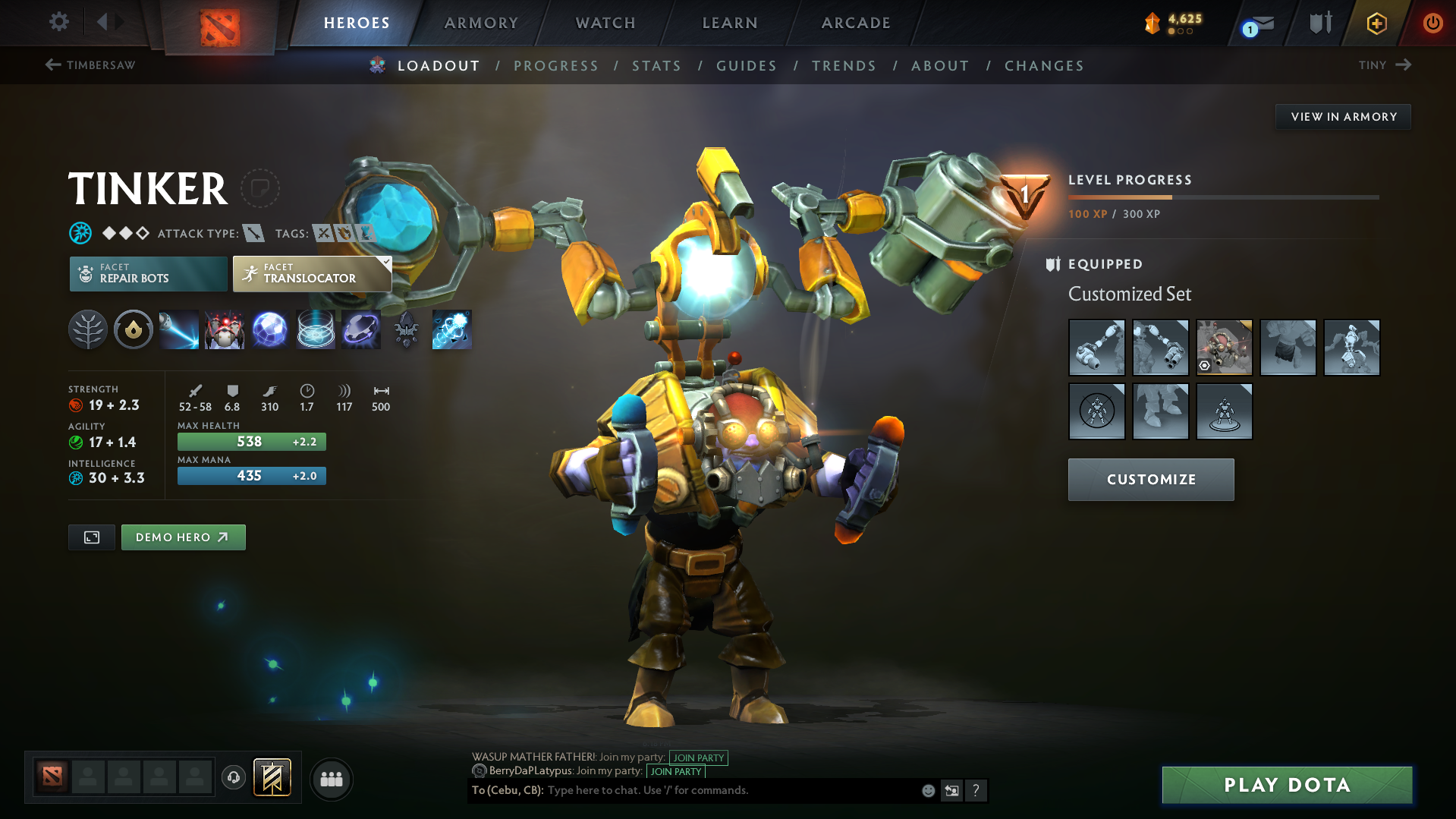Screen dimensions: 1456x819
Task: Toggle the equipped head item thumbnail
Action: tap(1224, 347)
